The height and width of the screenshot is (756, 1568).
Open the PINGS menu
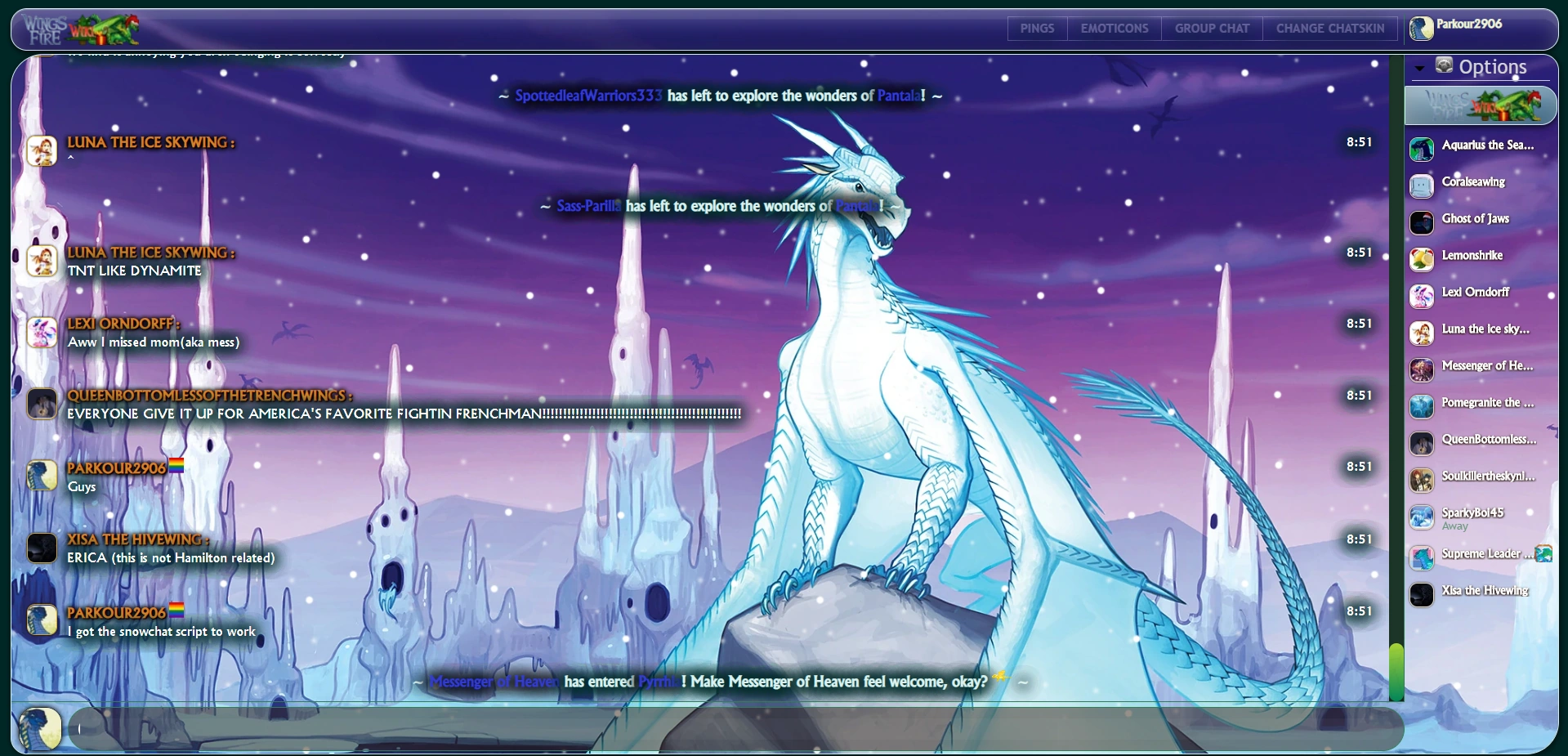point(1037,29)
